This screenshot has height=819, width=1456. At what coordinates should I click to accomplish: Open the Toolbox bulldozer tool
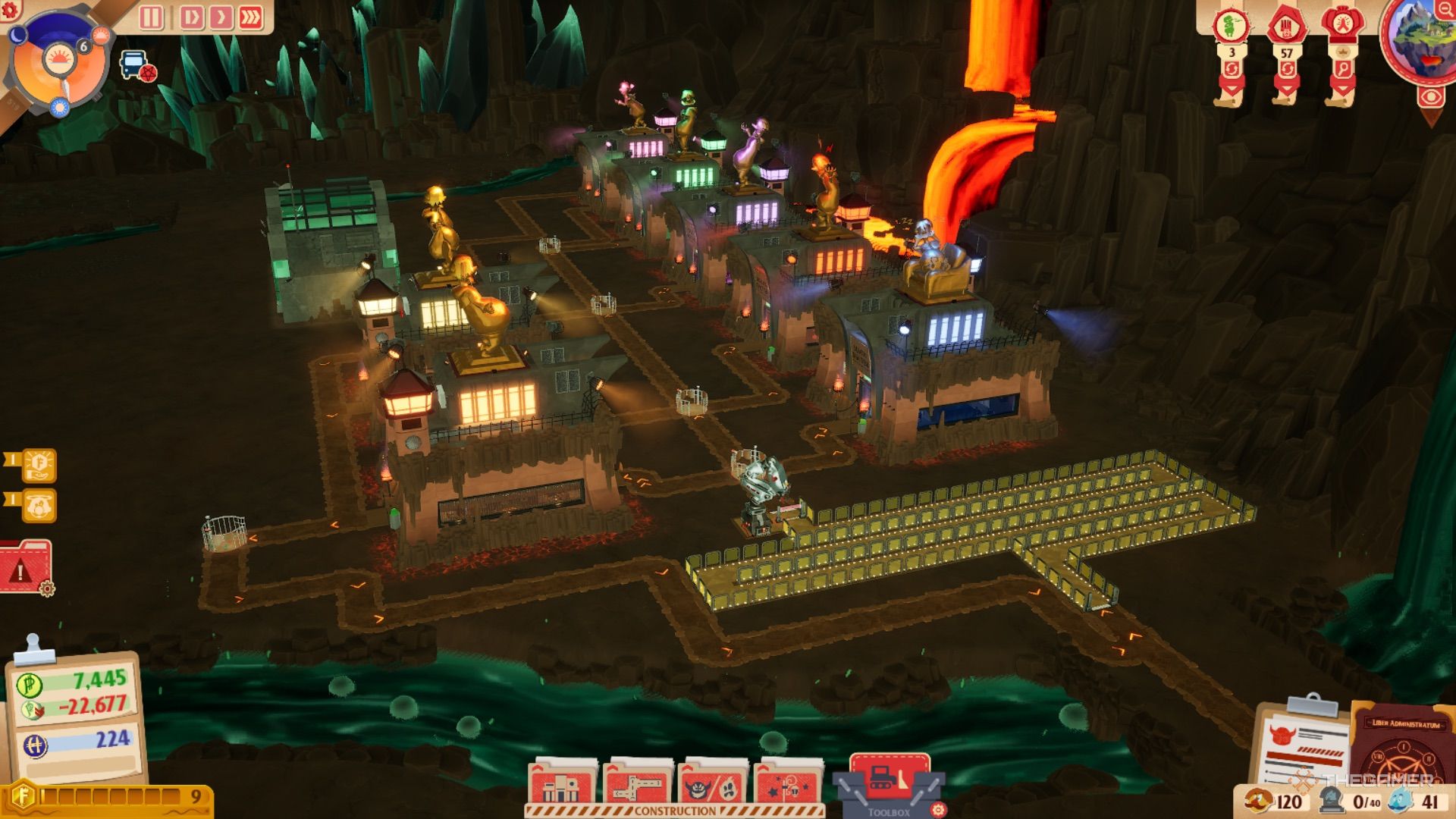pos(889,780)
